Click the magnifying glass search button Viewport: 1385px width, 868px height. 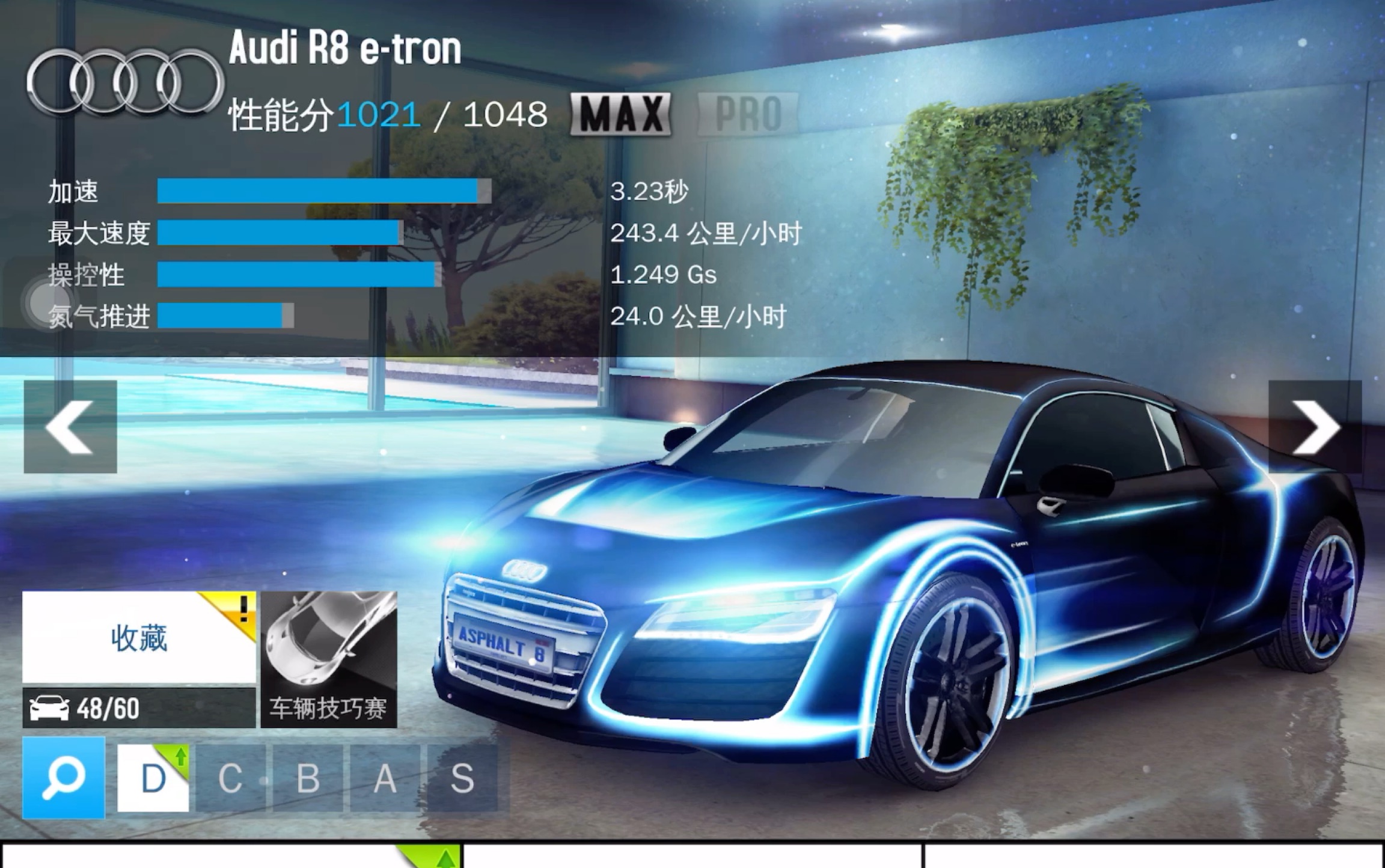[64, 778]
